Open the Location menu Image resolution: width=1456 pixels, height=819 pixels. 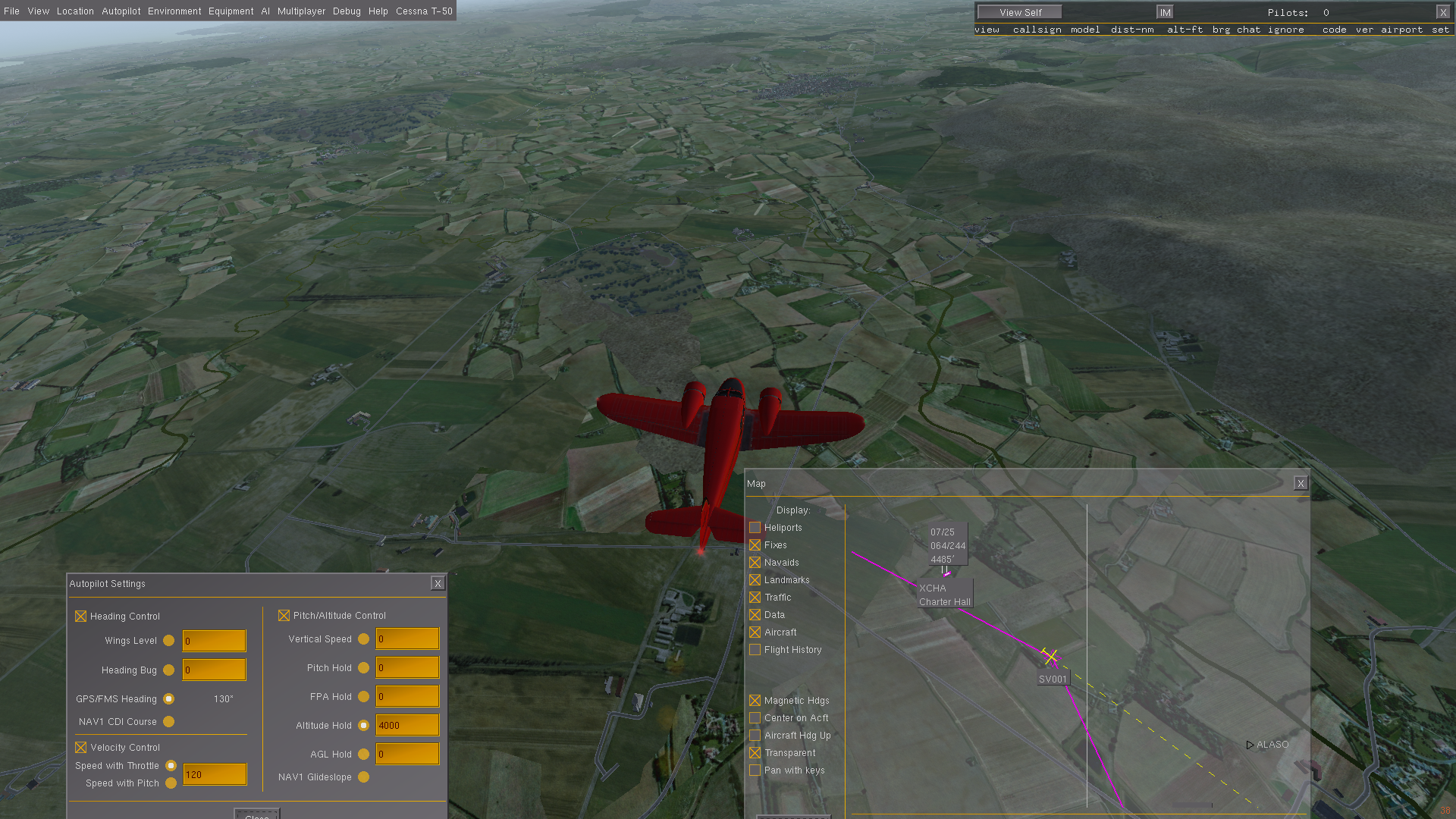[x=75, y=11]
